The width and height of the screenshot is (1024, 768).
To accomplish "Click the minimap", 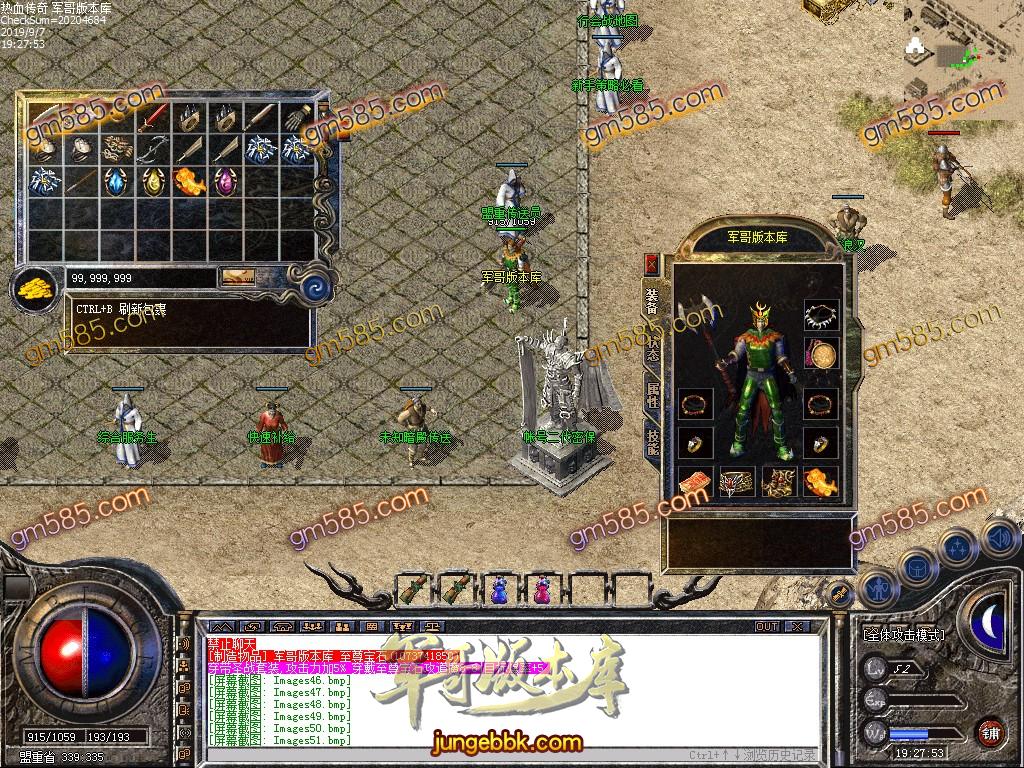I will pos(962,50).
